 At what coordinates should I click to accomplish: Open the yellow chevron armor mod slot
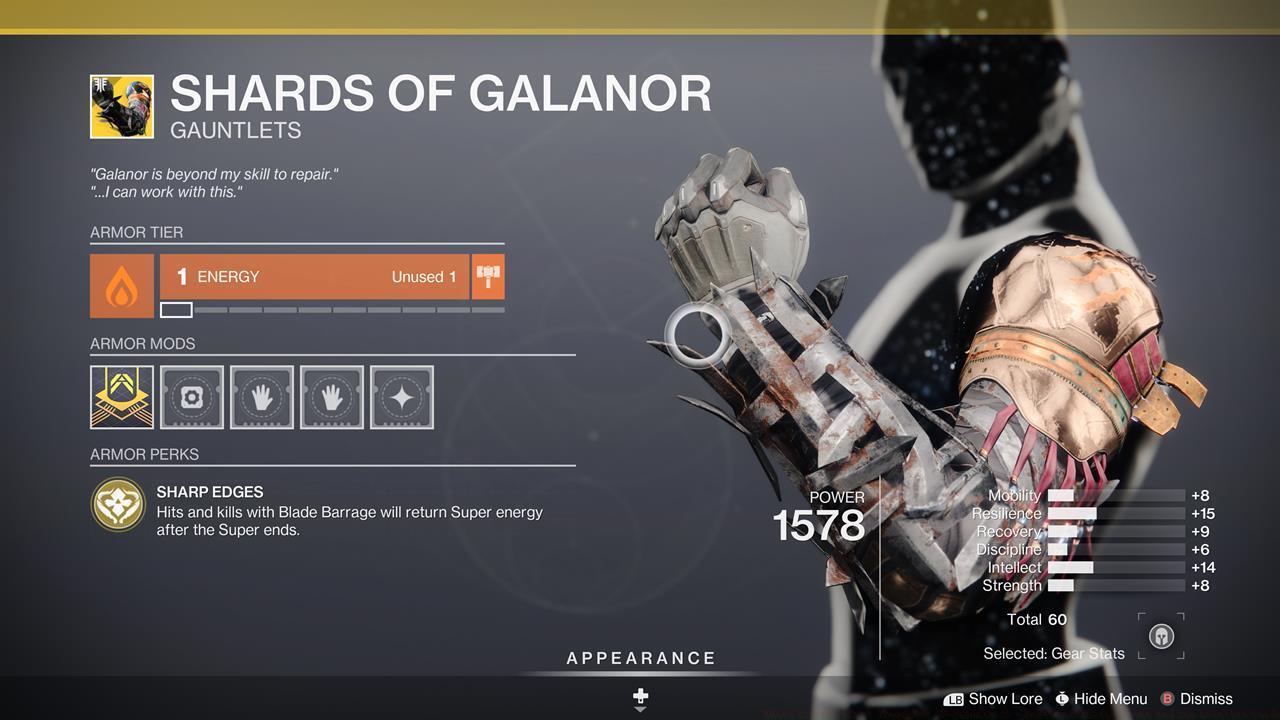coord(122,397)
